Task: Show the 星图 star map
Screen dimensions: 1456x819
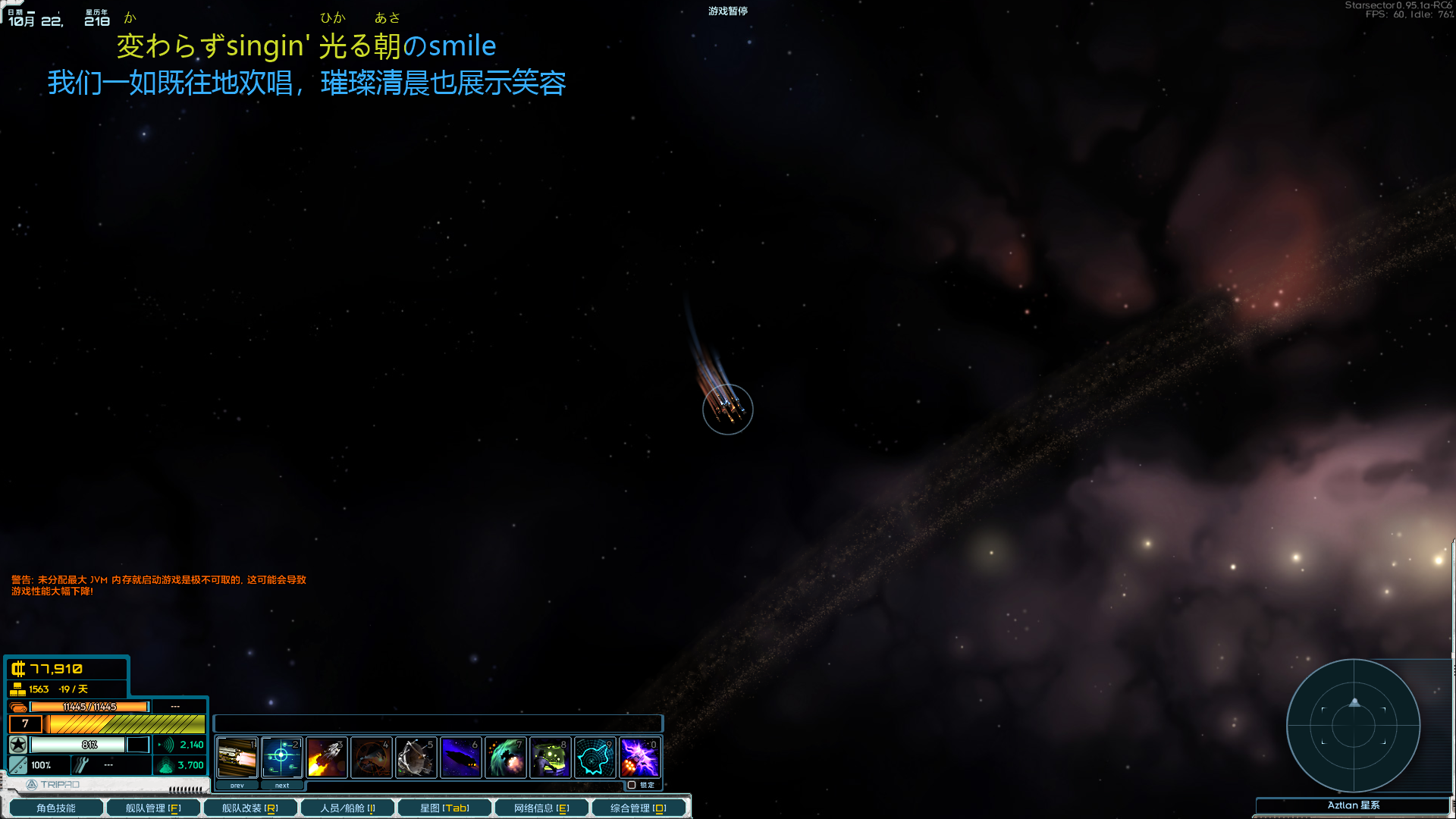Action: click(x=444, y=808)
